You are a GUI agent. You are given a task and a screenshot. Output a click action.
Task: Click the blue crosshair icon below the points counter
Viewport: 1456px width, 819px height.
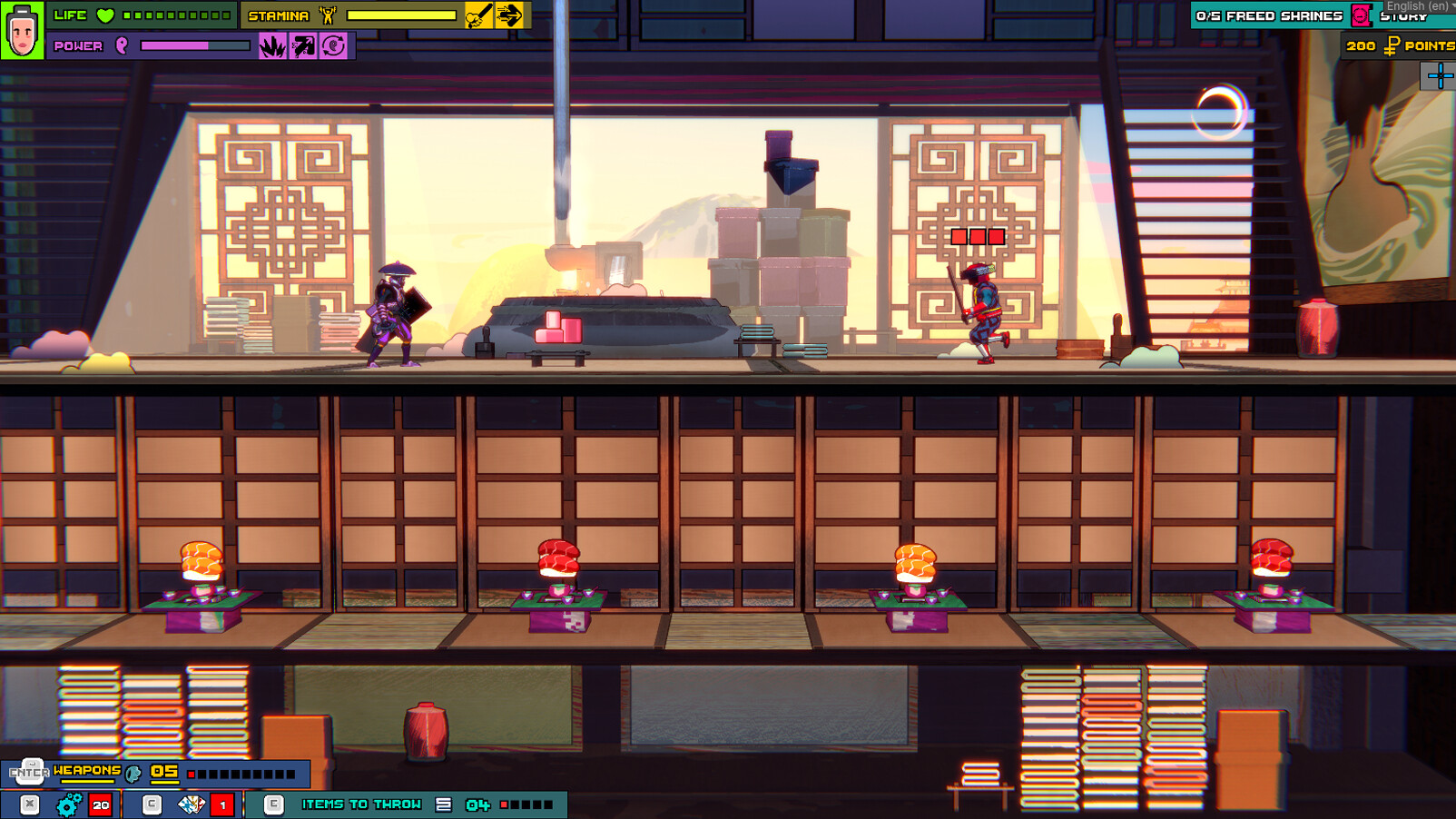[1439, 75]
